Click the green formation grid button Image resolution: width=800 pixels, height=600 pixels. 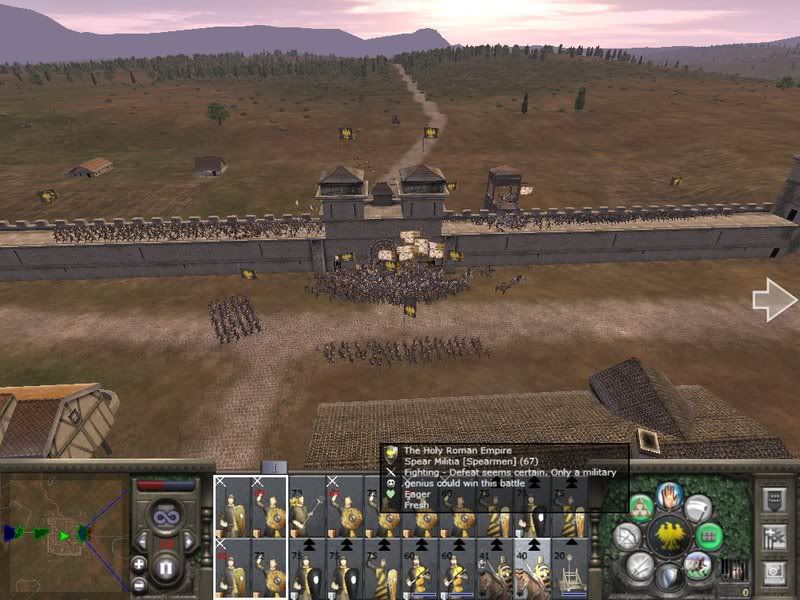(x=709, y=537)
